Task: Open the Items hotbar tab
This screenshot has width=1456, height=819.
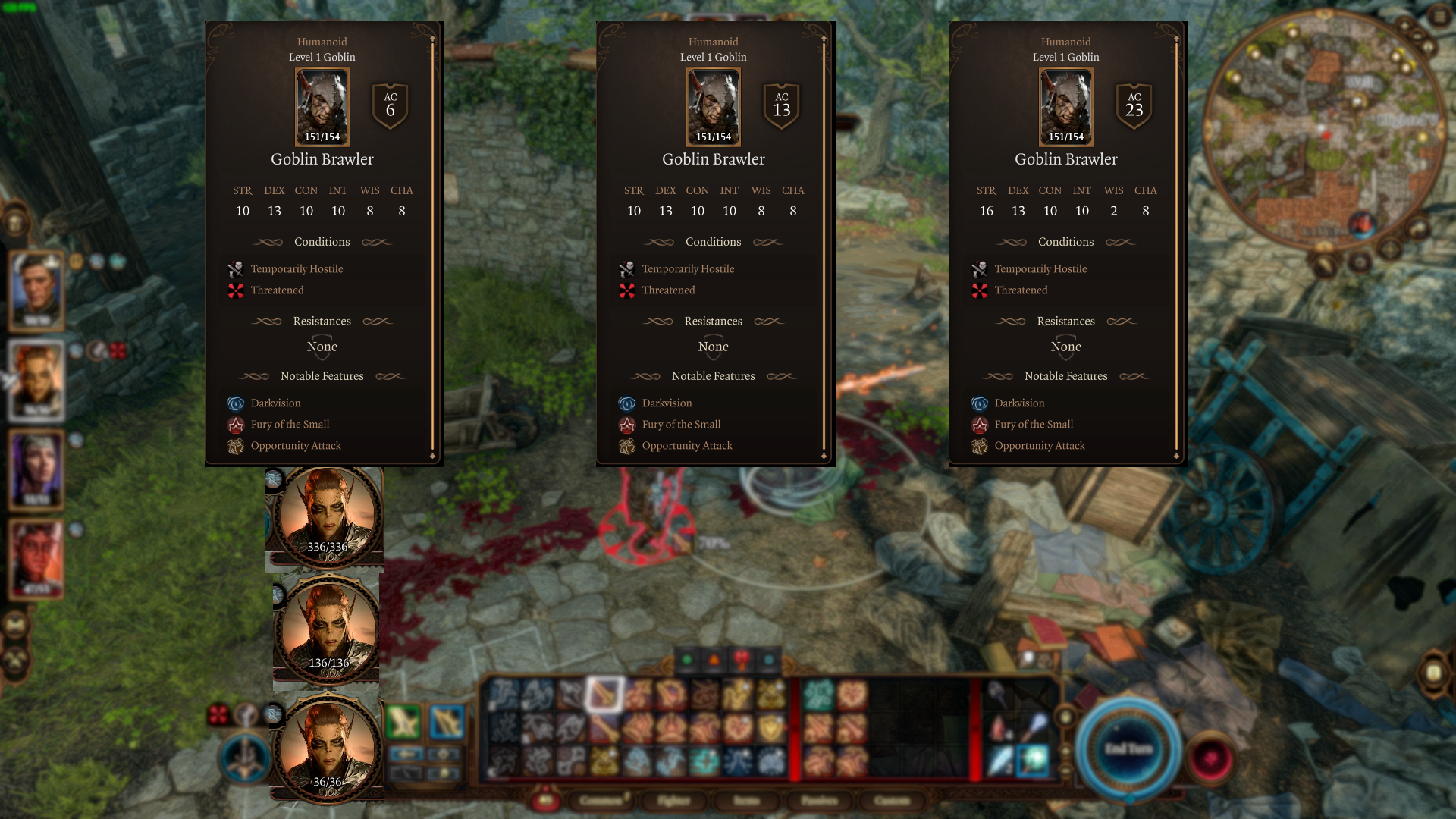Action: pos(746,800)
